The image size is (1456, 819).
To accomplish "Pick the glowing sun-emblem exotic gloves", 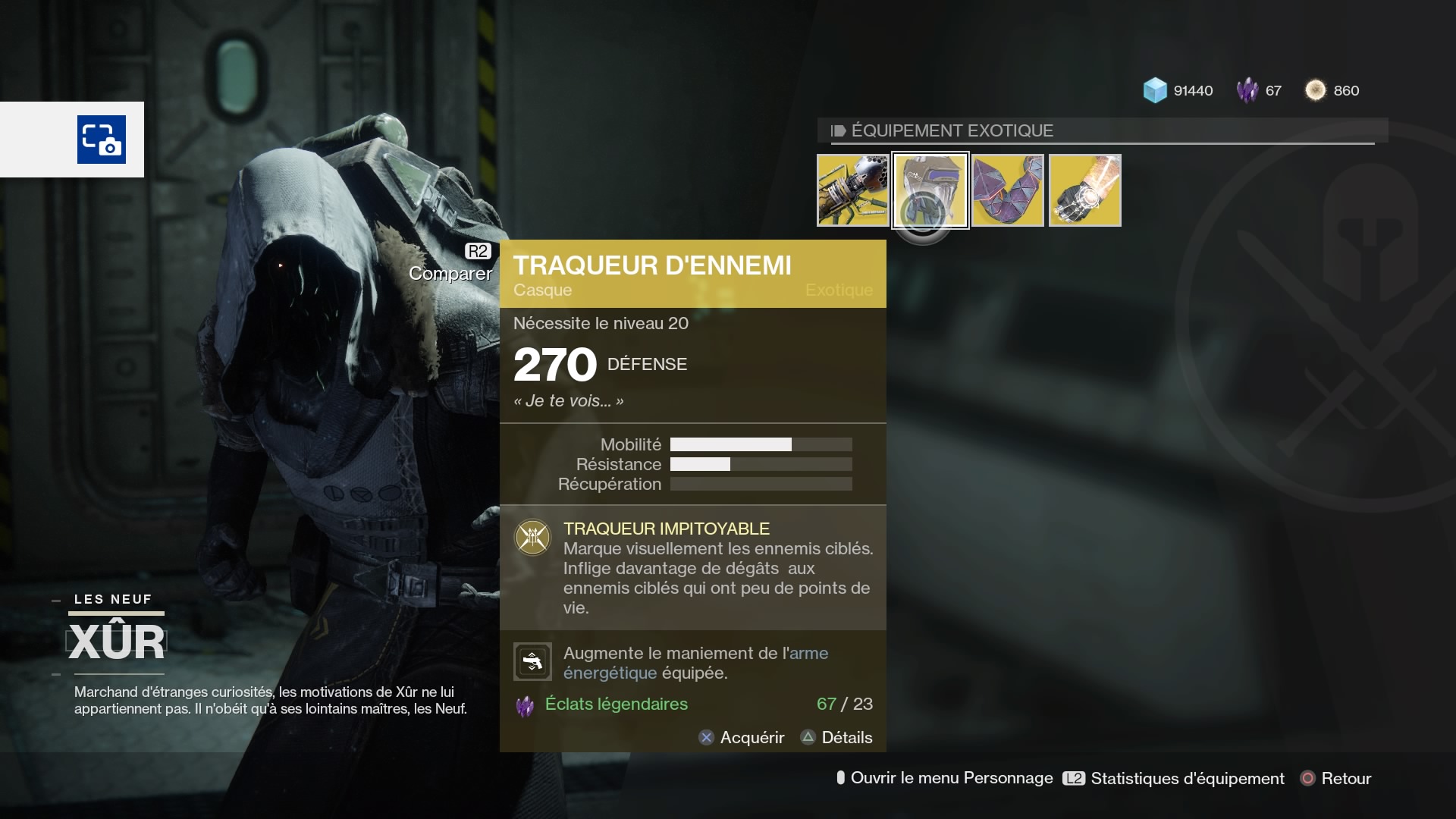I will [1085, 190].
